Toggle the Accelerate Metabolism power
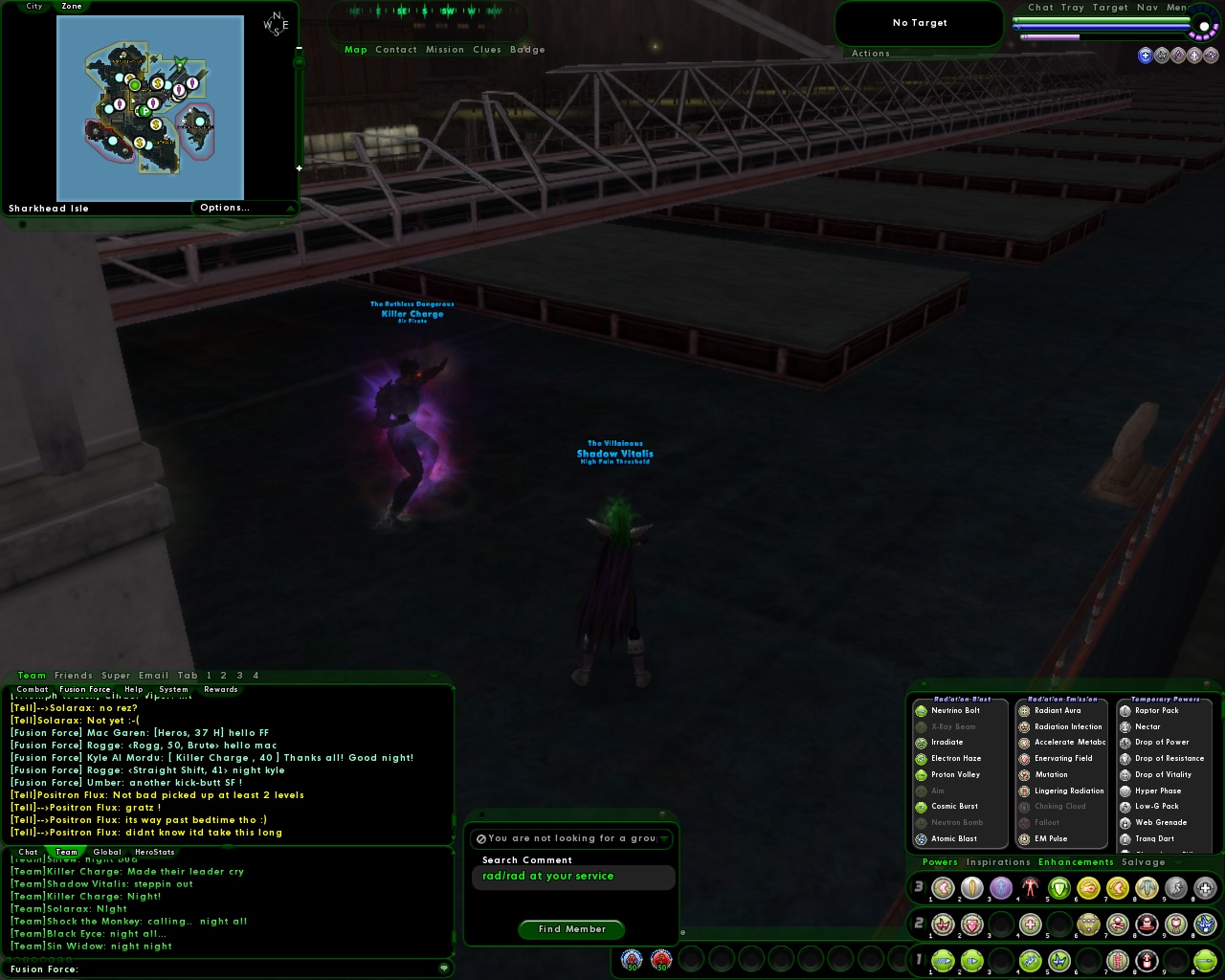 (x=1024, y=742)
